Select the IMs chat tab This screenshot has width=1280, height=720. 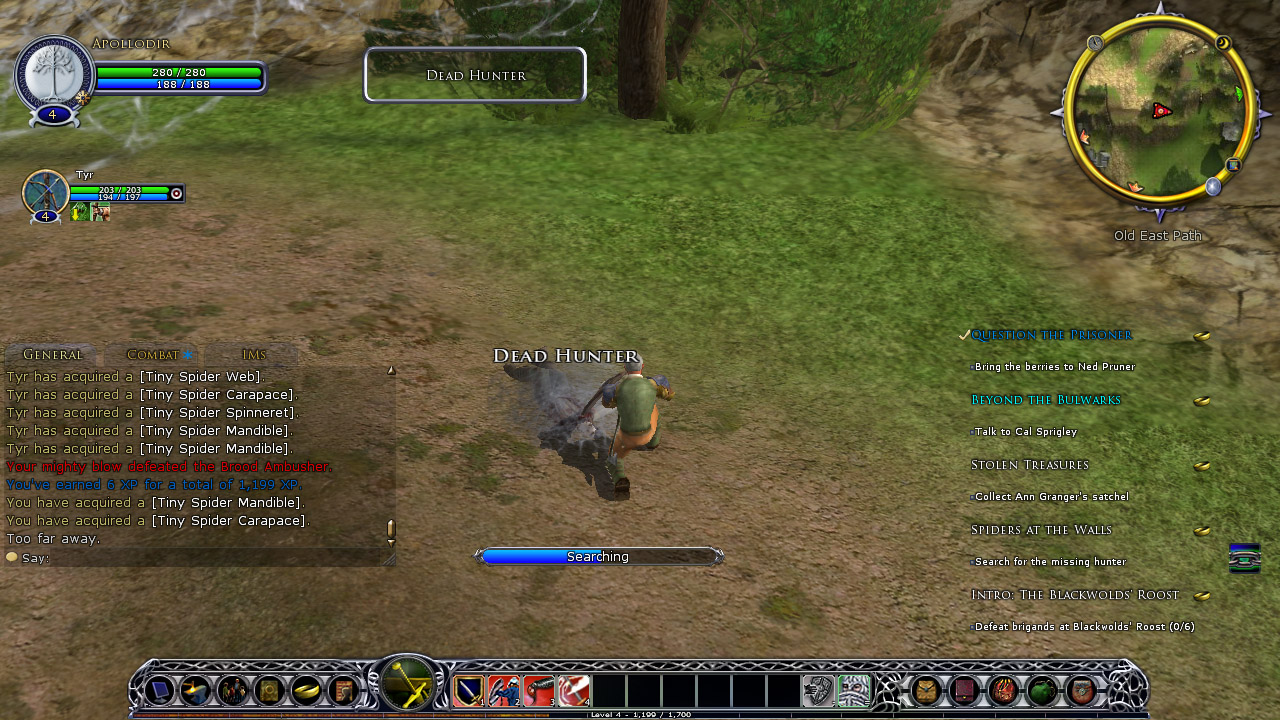254,355
